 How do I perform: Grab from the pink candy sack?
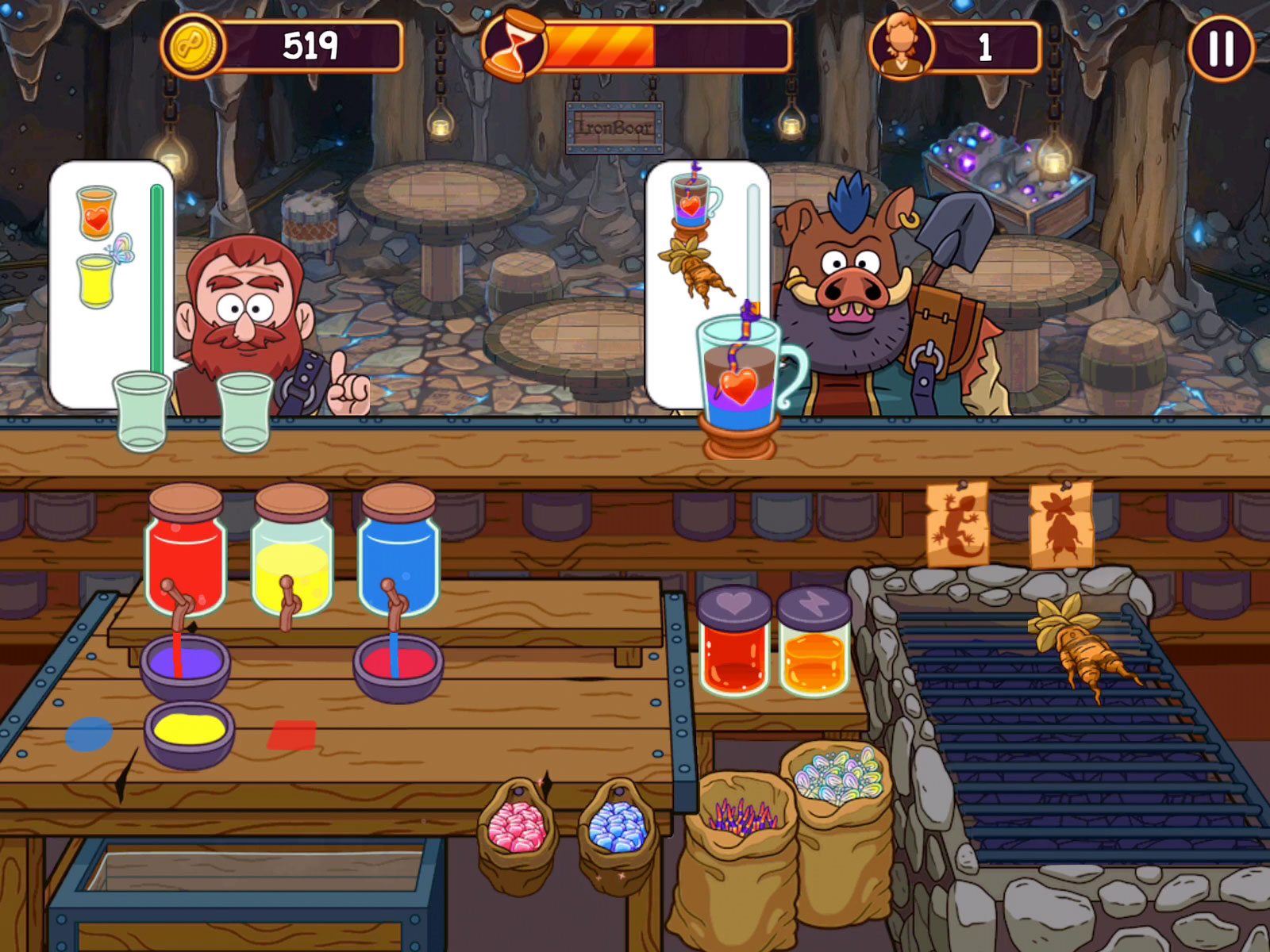pyautogui.click(x=517, y=829)
